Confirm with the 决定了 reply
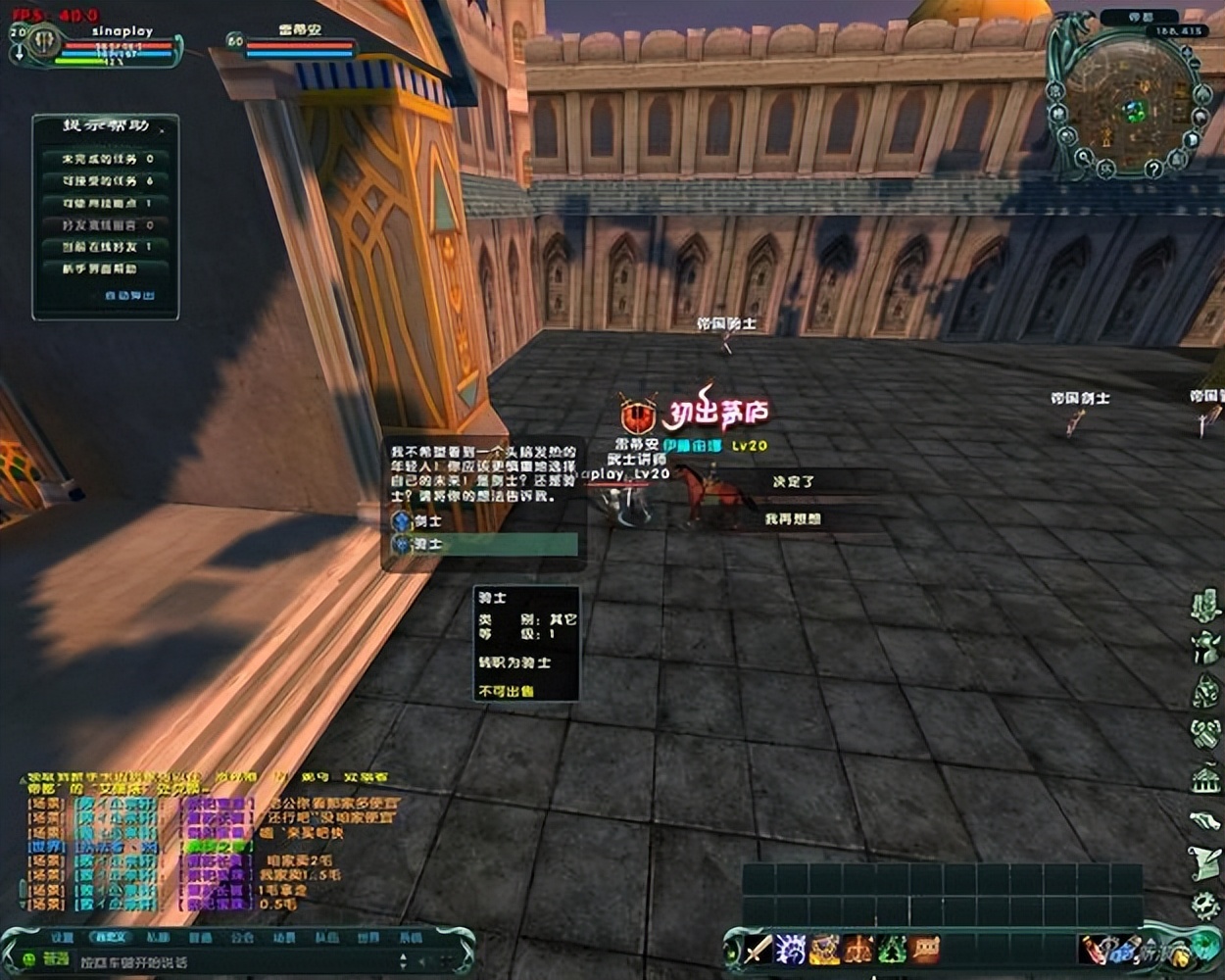 point(793,481)
